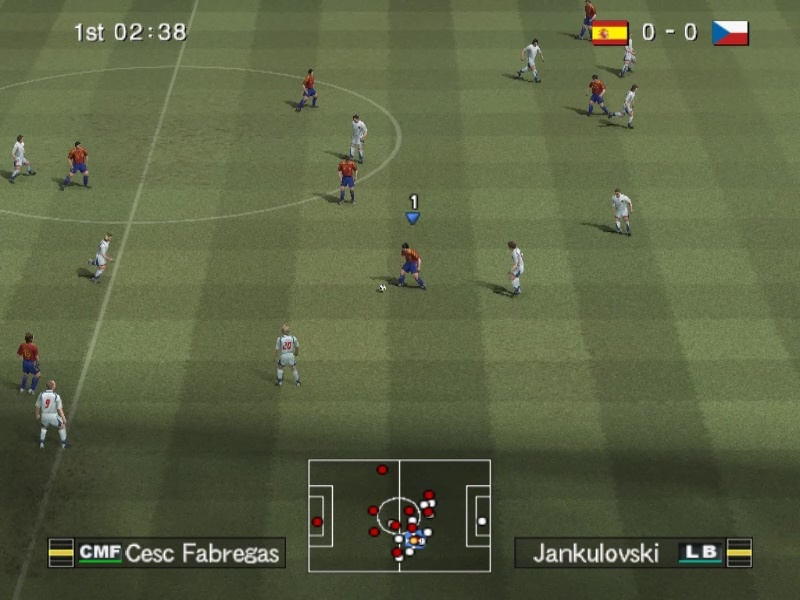Click the Spain flag icon
This screenshot has width=800, height=600.
pyautogui.click(x=610, y=33)
